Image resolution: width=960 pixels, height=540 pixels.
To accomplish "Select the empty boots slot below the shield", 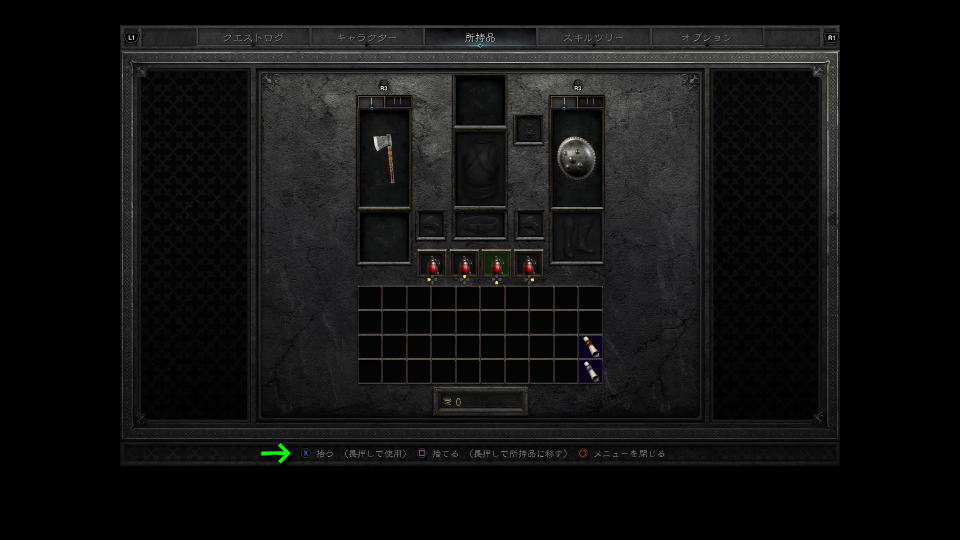I will point(576,237).
